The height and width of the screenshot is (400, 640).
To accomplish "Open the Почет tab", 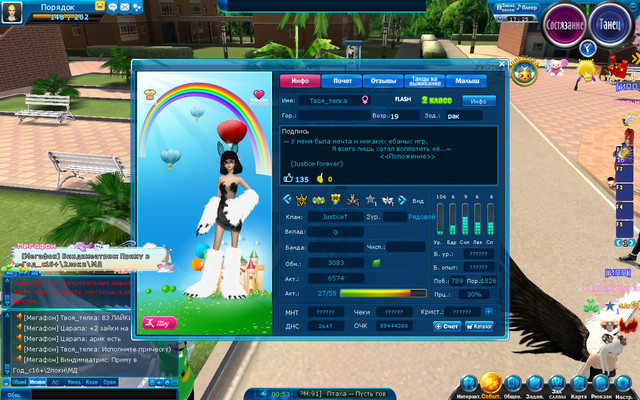I will click(x=343, y=80).
